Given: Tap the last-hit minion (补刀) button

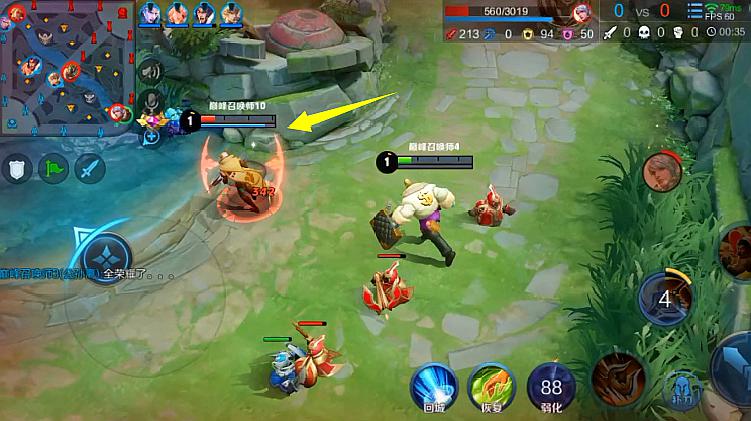Looking at the screenshot, I should [x=682, y=391].
